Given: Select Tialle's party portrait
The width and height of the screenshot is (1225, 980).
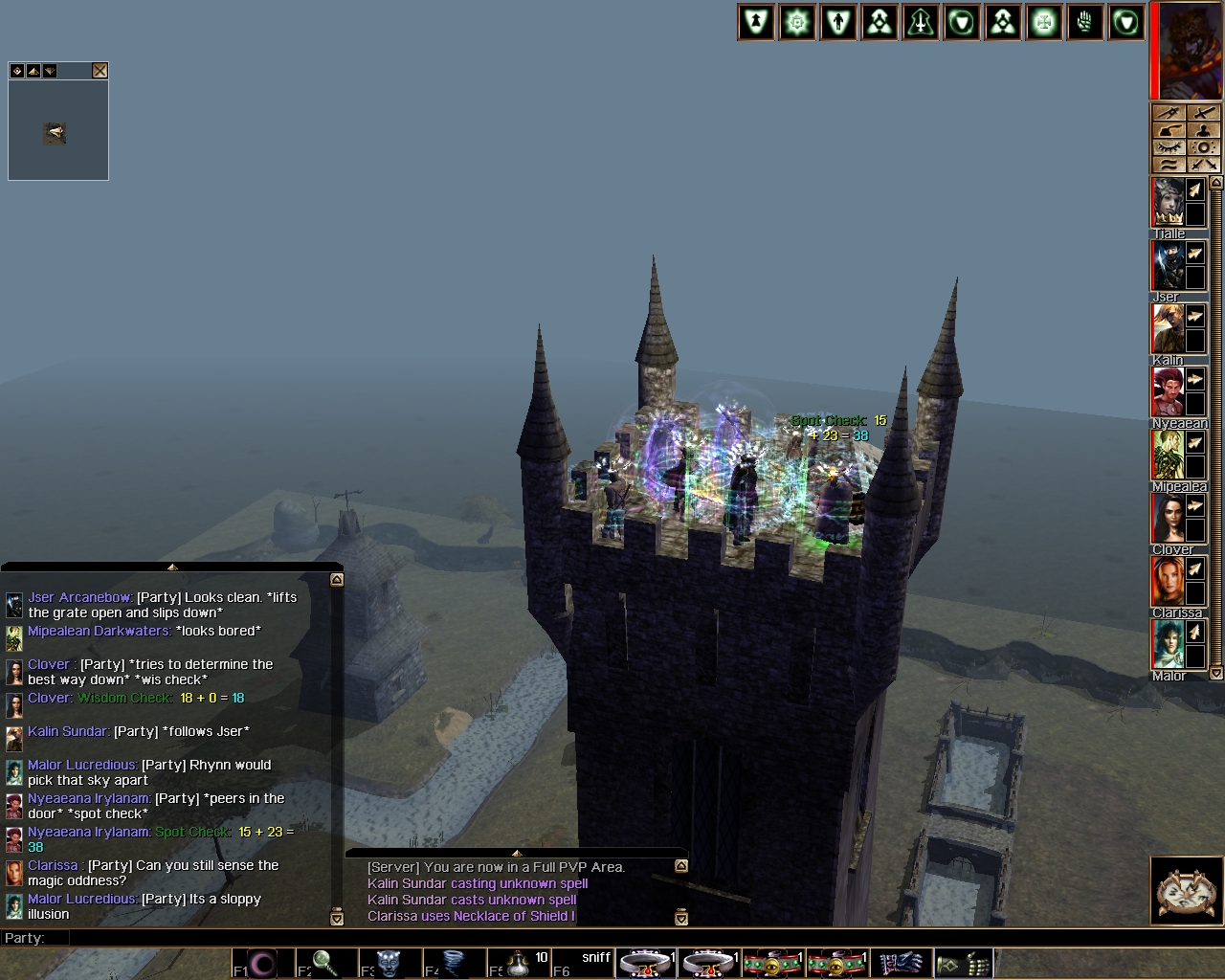Looking at the screenshot, I should click(1168, 202).
